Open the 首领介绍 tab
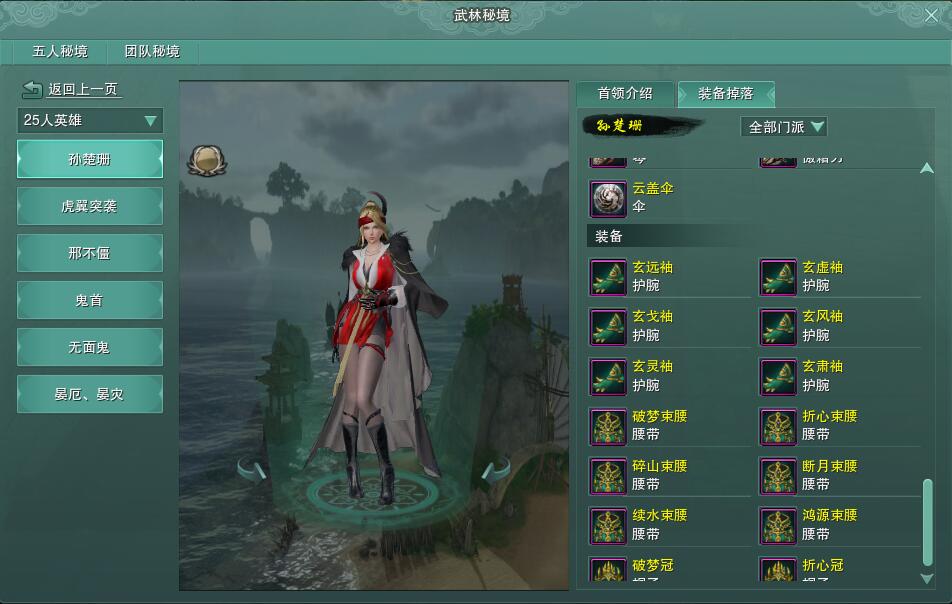Screen dimensions: 952x604 click(x=625, y=93)
